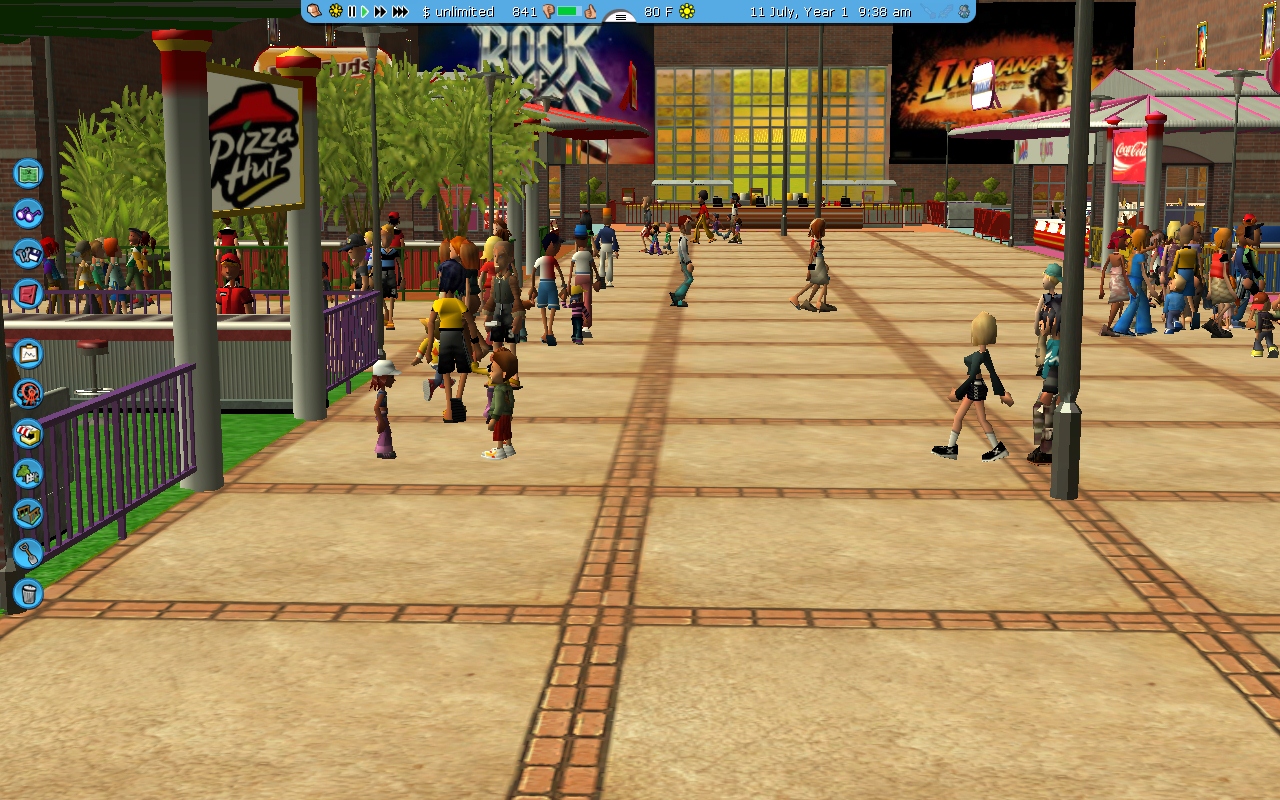Expand the top bar drop-down handle
1280x800 pixels.
[x=621, y=17]
